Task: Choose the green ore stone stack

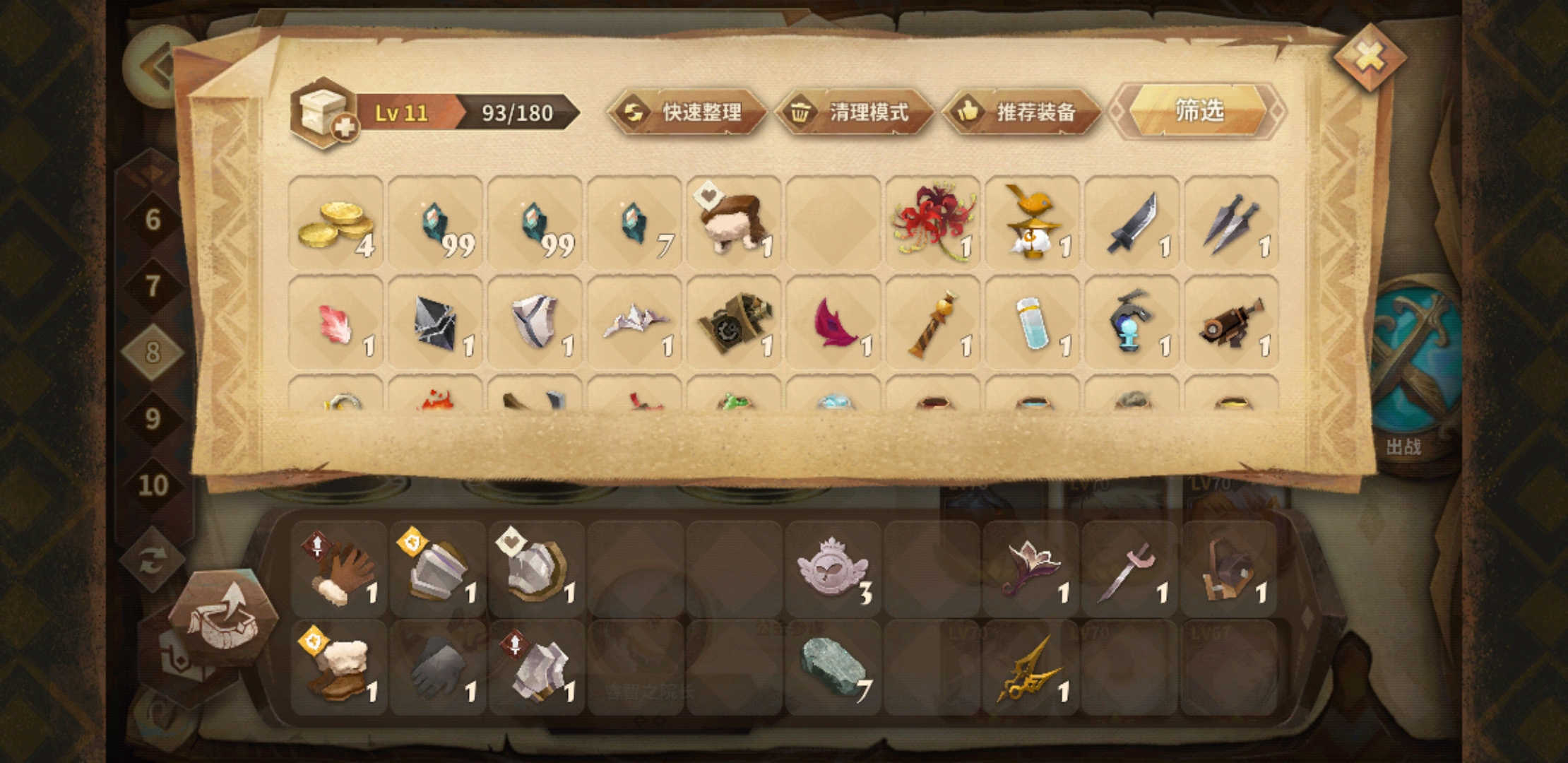Action: point(833,668)
